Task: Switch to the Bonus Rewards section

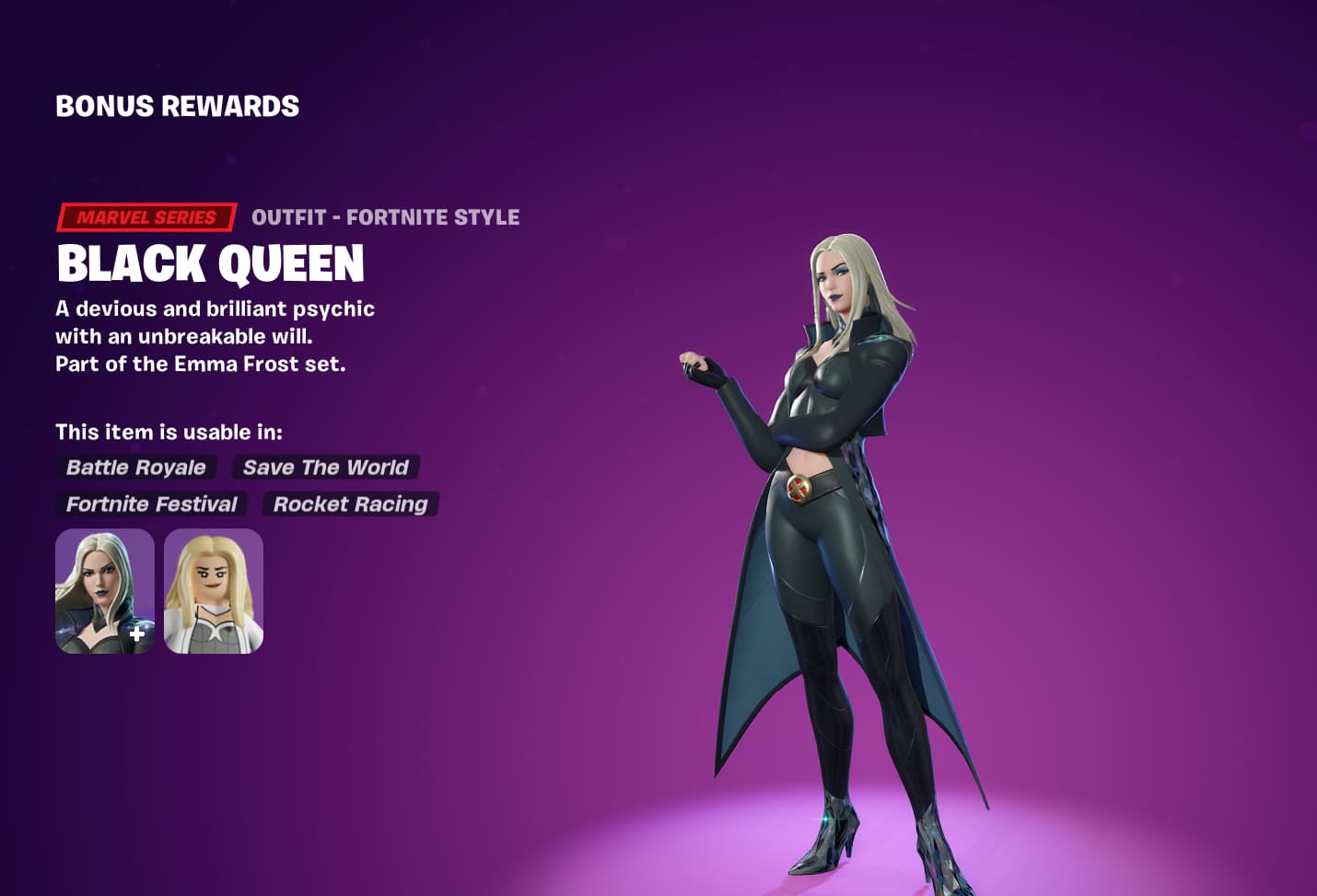Action: point(177,106)
